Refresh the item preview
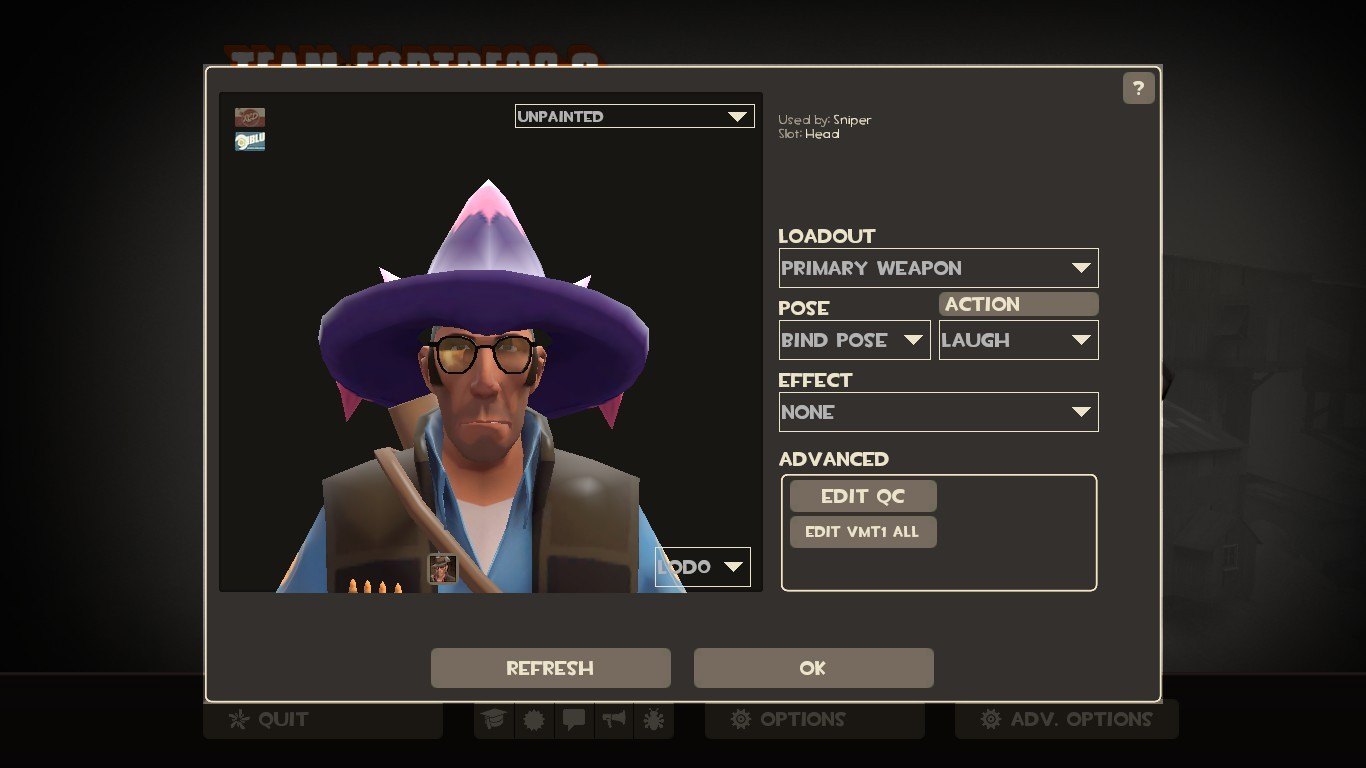Image resolution: width=1366 pixels, height=768 pixels. (550, 668)
